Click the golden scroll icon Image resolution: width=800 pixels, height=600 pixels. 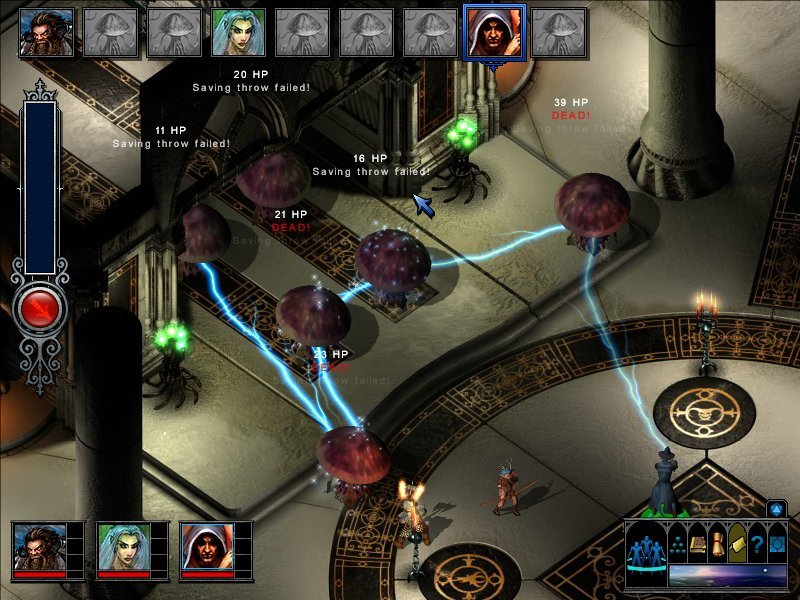pos(718,545)
